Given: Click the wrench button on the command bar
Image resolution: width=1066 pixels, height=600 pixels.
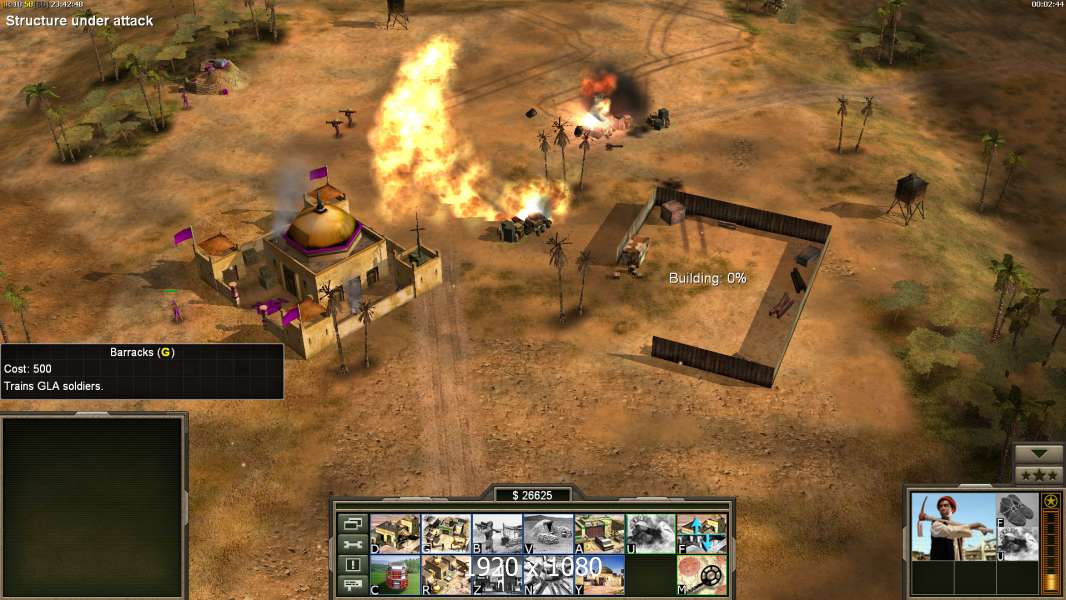Looking at the screenshot, I should coord(352,544).
